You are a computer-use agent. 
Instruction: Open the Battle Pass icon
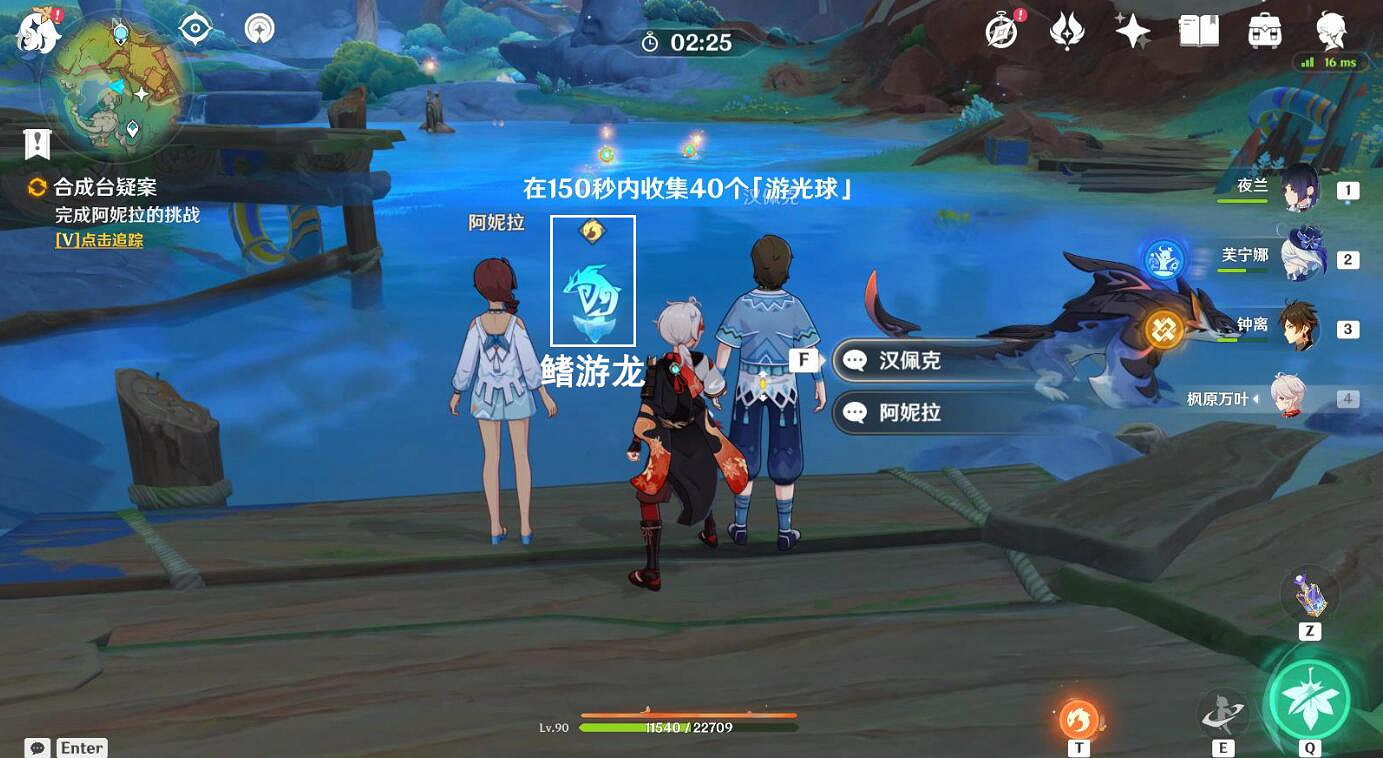coord(1066,30)
